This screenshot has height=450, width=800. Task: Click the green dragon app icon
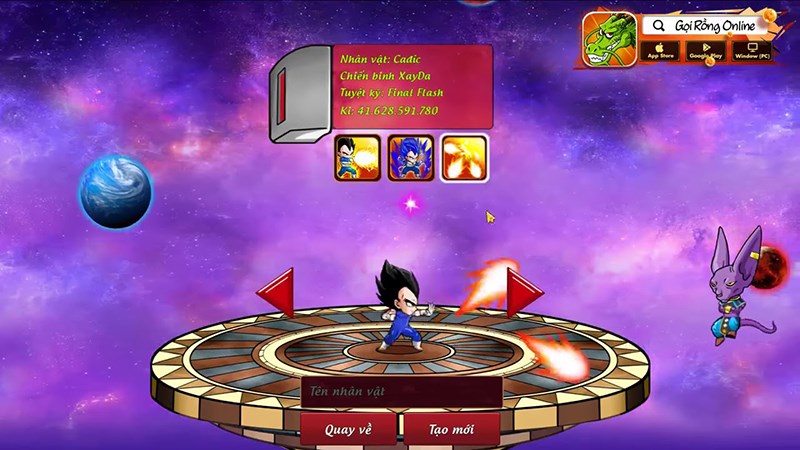(609, 39)
